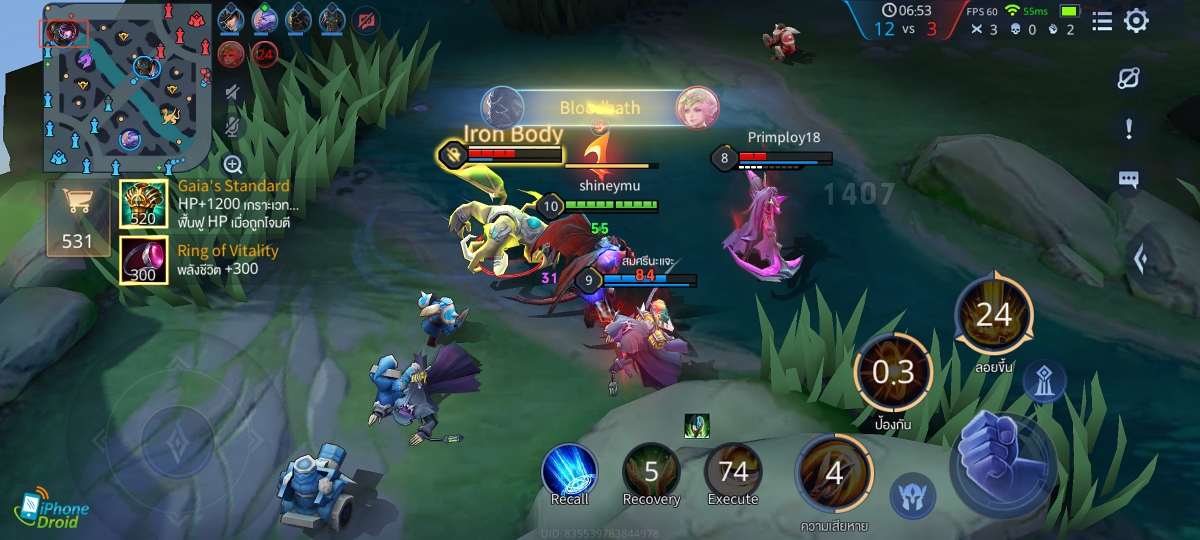
Task: Open the settings gear menu
Action: click(1136, 21)
